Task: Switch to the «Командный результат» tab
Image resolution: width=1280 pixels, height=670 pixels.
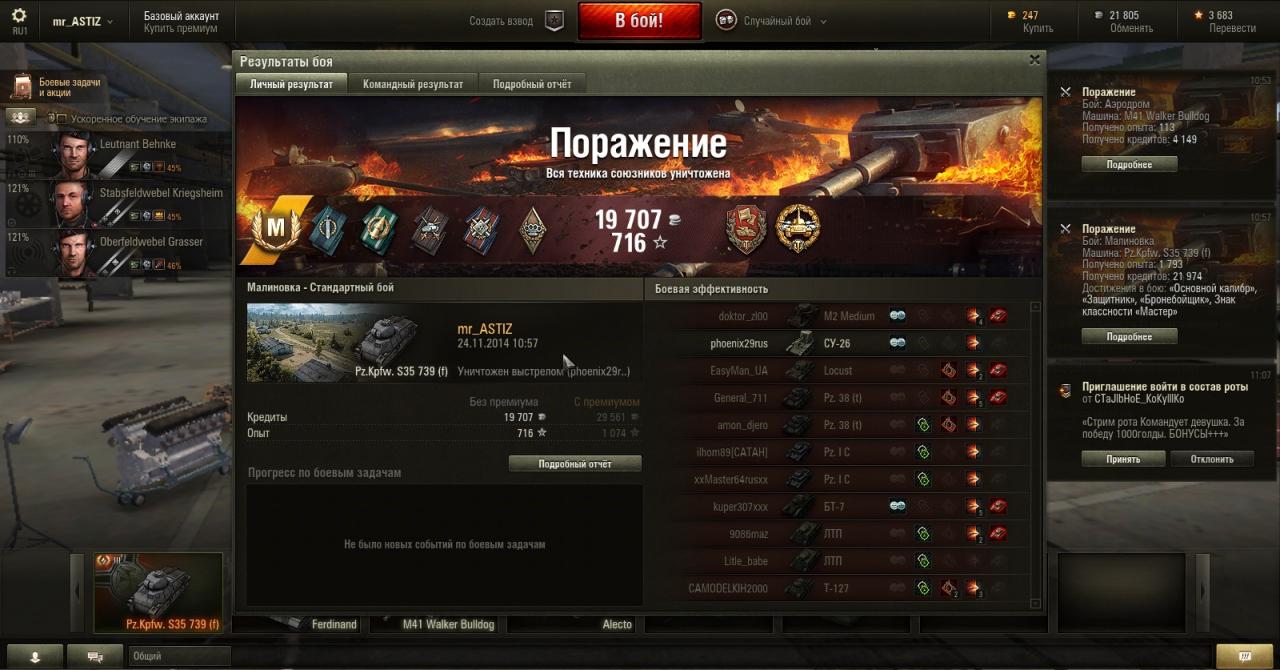Action: [413, 84]
